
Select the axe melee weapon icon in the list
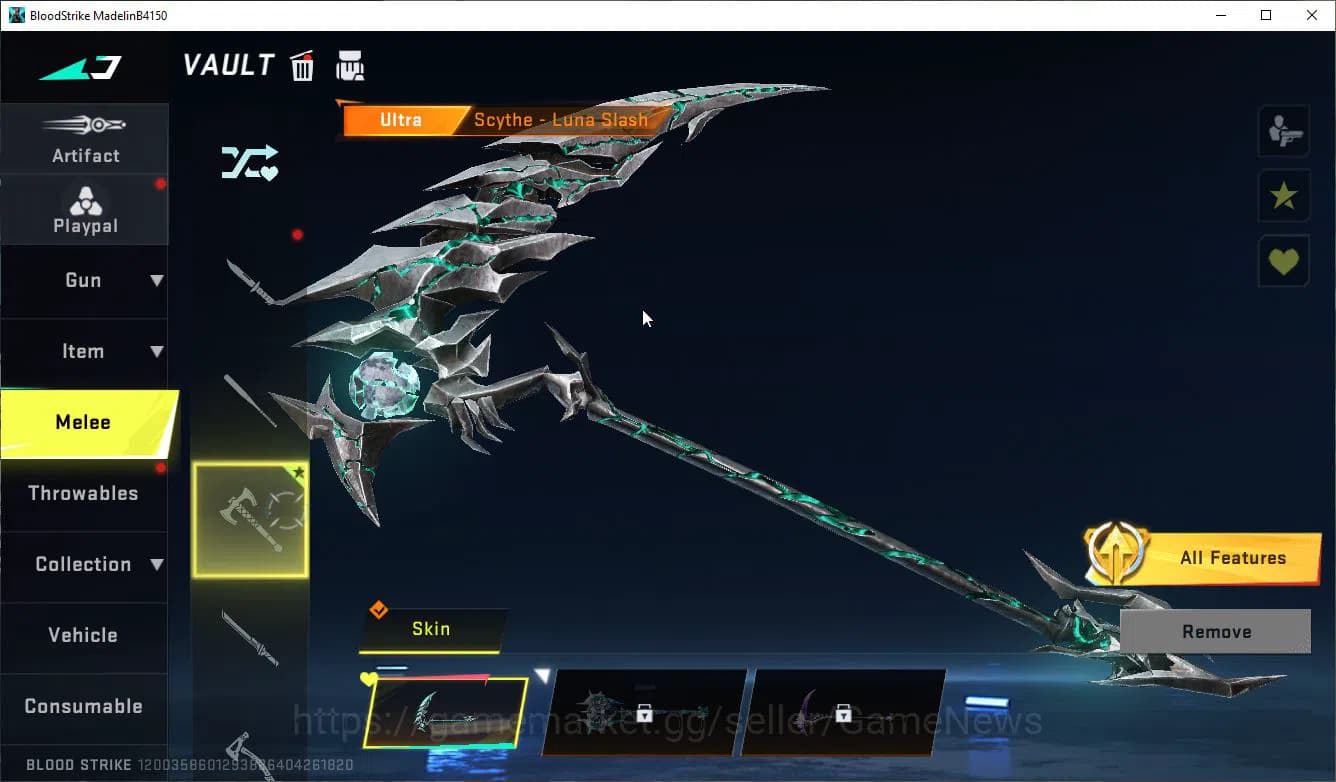pos(249,517)
